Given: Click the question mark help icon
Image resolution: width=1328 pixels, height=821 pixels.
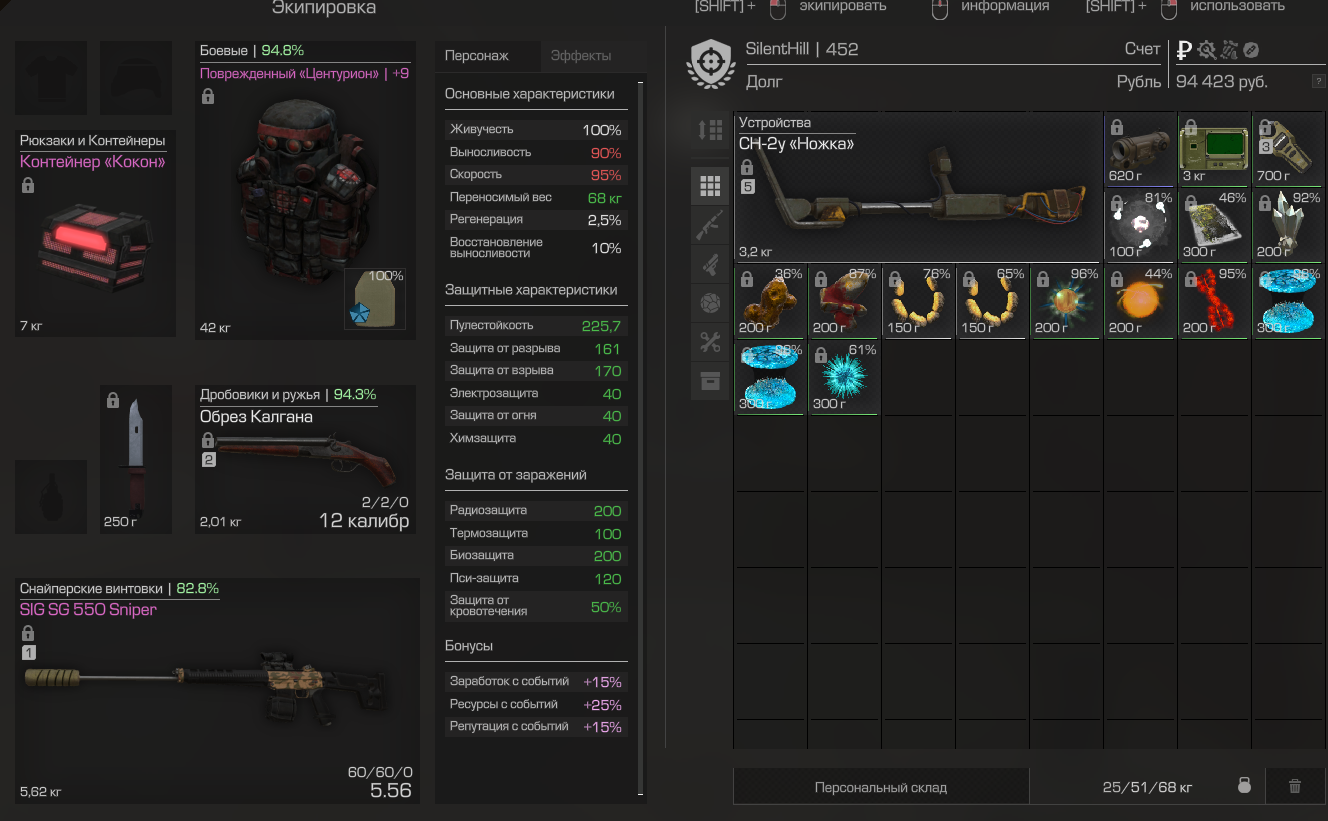Looking at the screenshot, I should click(x=1318, y=82).
